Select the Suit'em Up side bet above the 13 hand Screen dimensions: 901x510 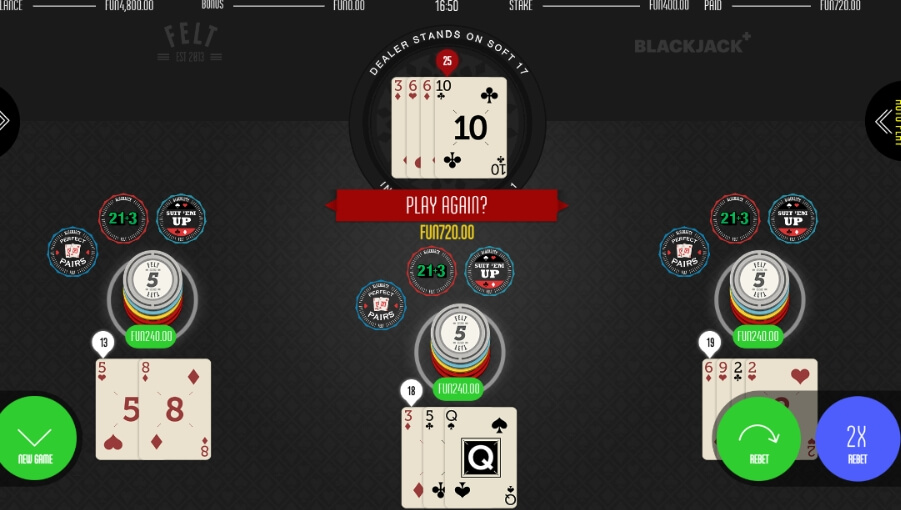coord(181,218)
